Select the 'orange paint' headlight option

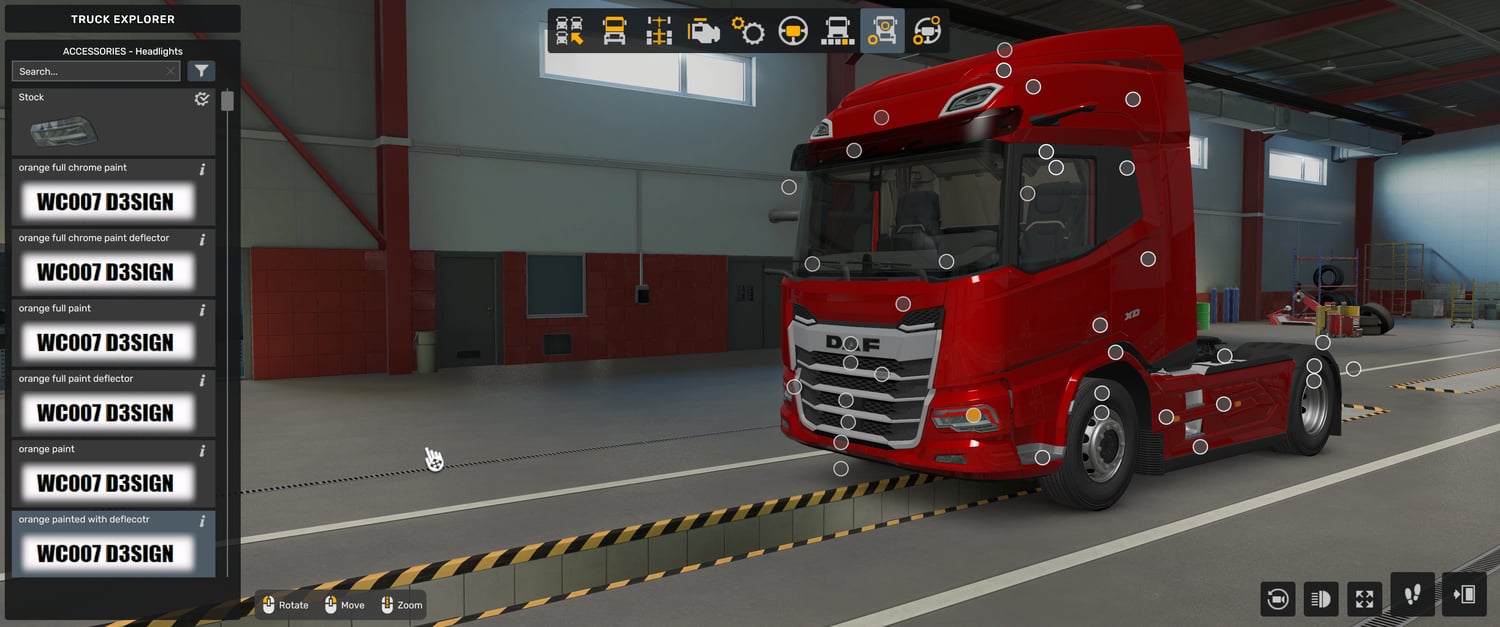pyautogui.click(x=113, y=474)
